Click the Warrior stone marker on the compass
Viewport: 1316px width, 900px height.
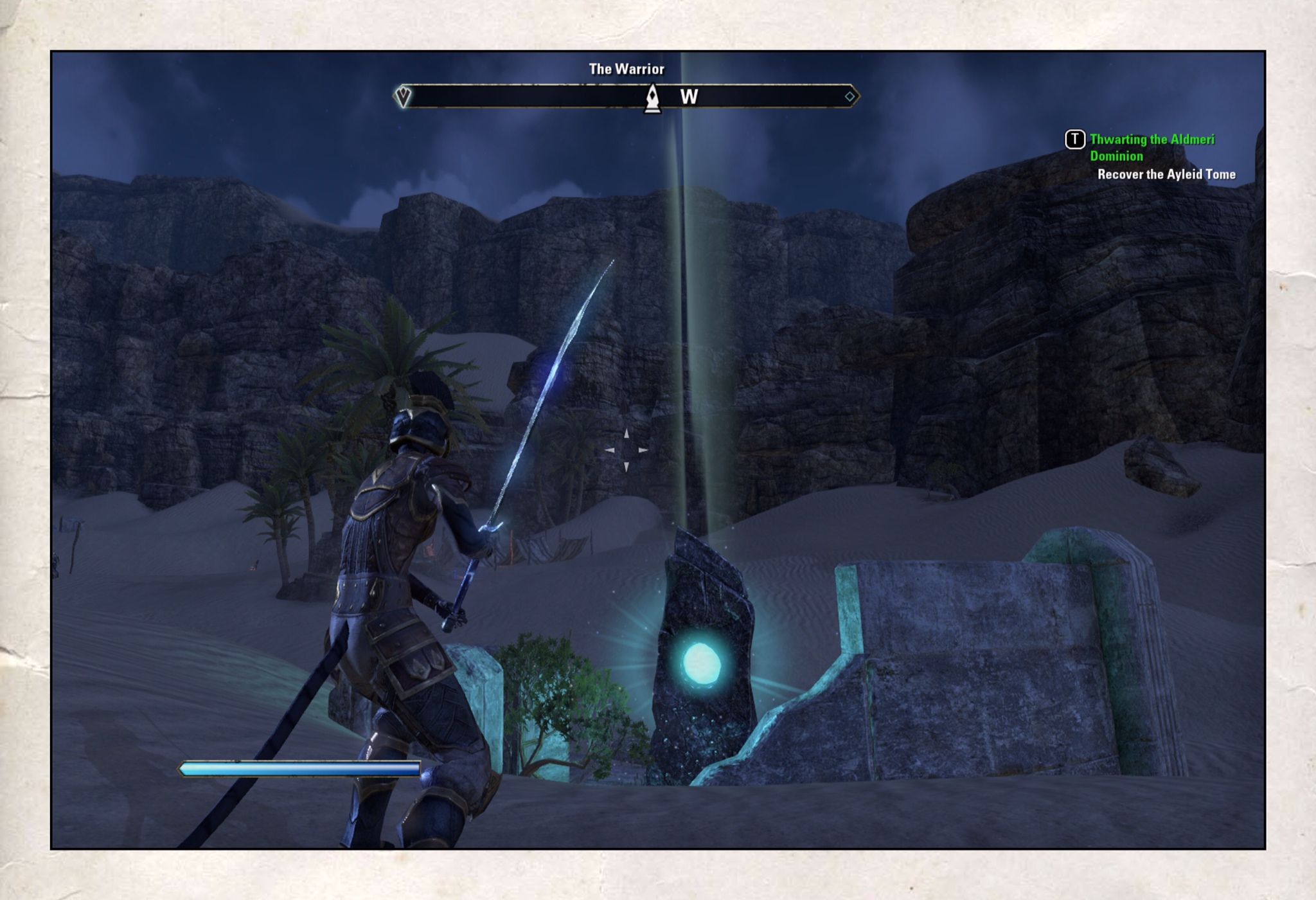point(652,98)
